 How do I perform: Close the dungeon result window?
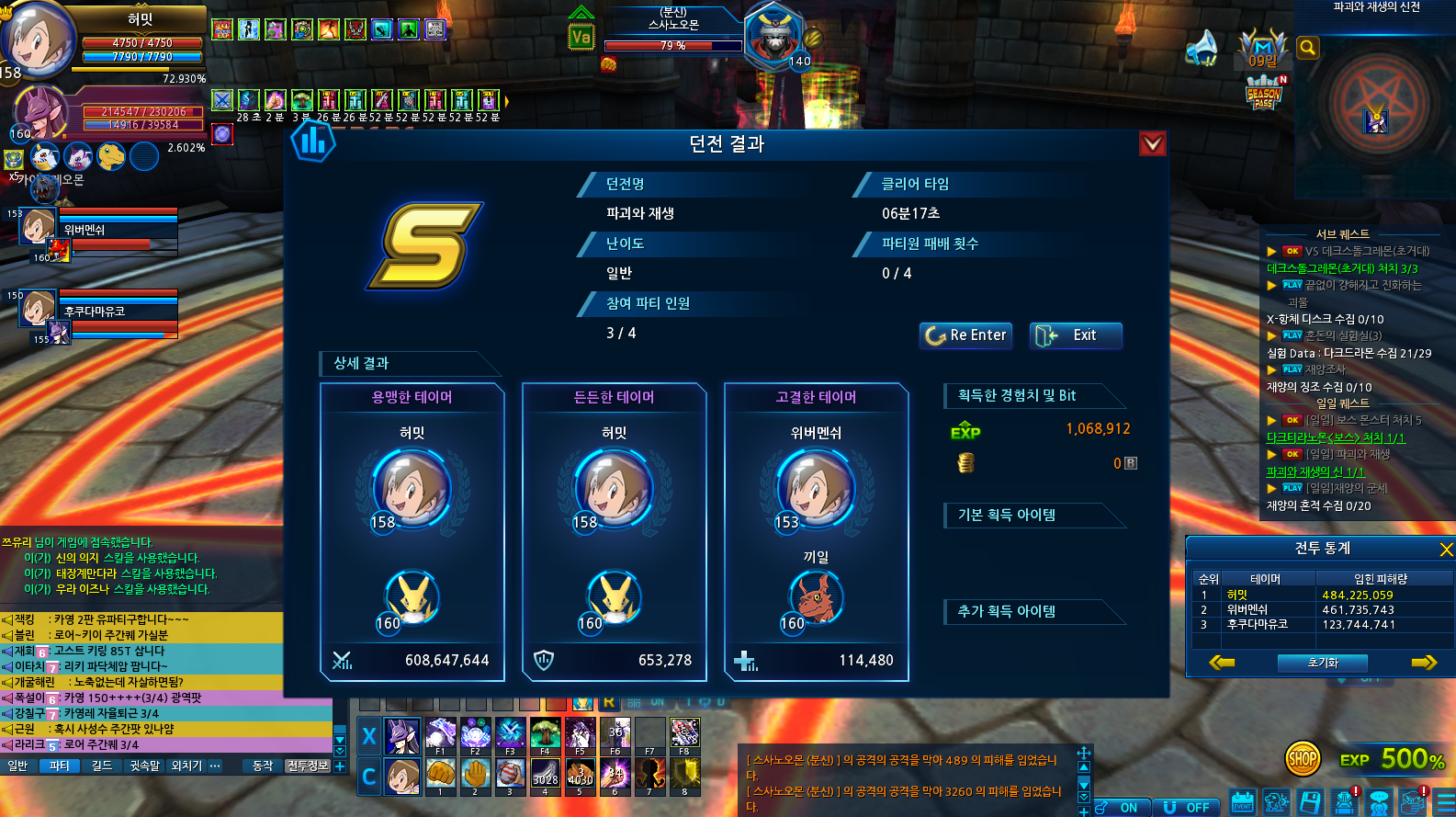(x=1152, y=143)
